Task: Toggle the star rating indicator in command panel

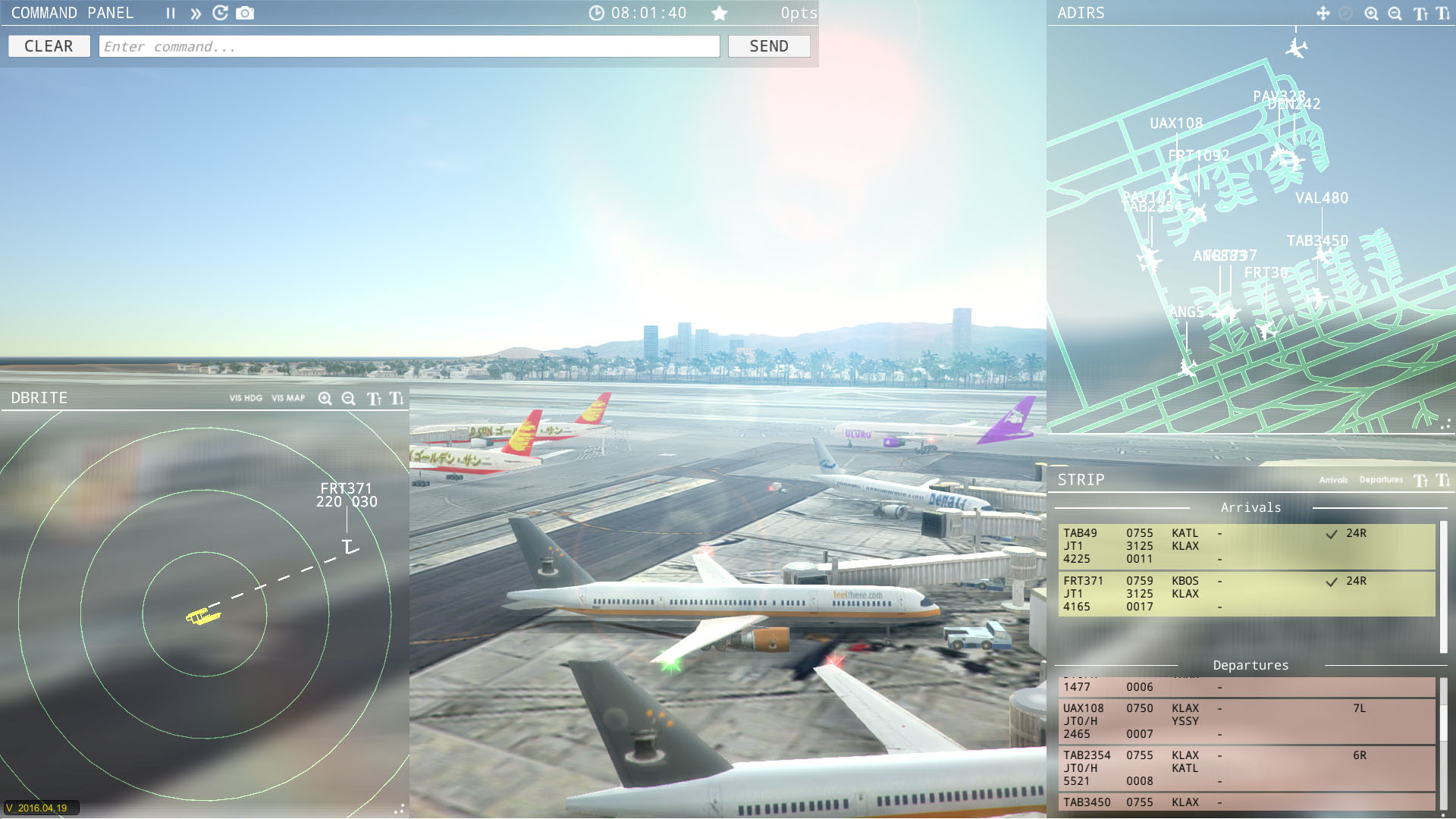Action: tap(720, 13)
